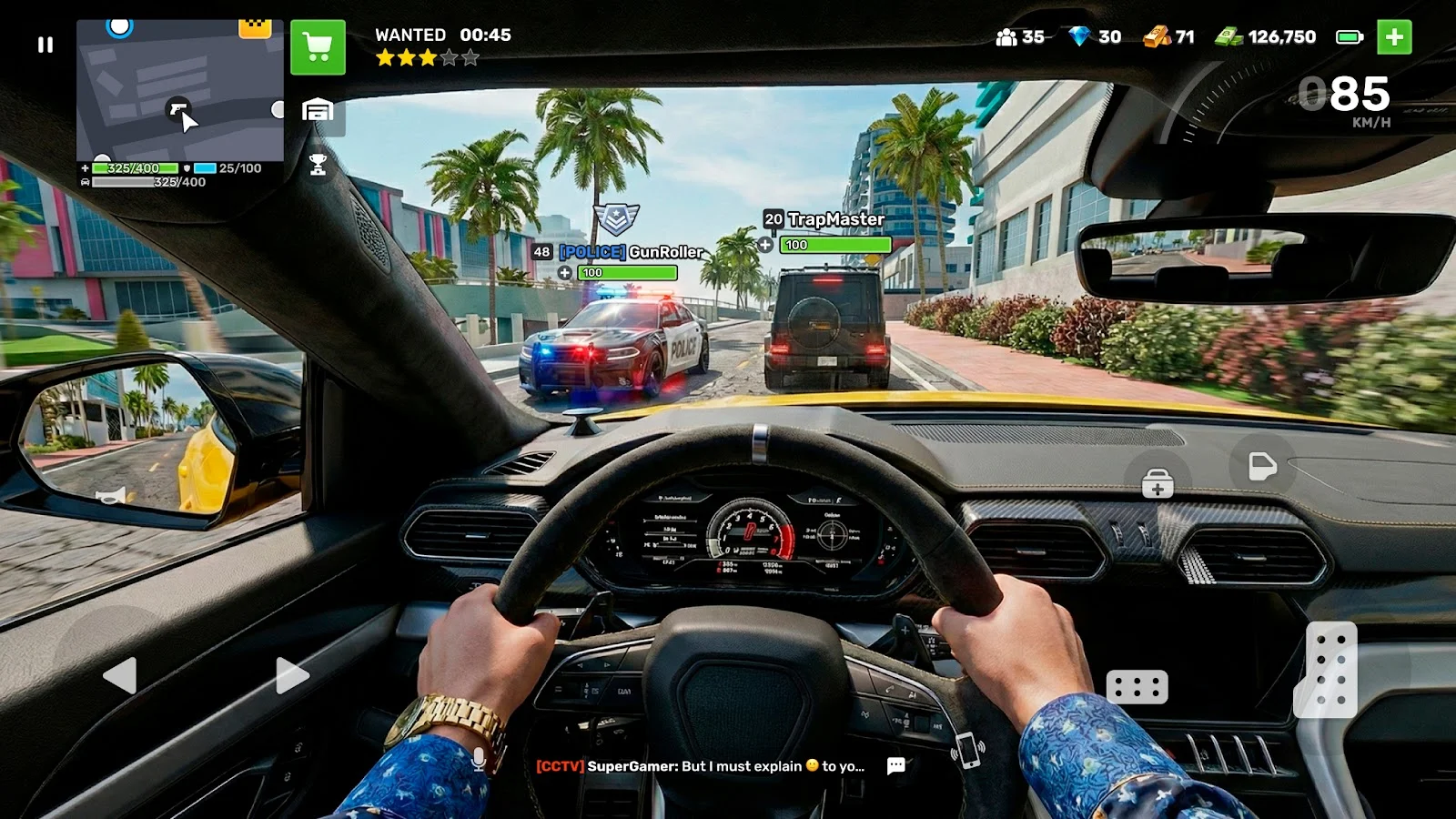Open the gear shifter icon on the right

(x=1331, y=671)
